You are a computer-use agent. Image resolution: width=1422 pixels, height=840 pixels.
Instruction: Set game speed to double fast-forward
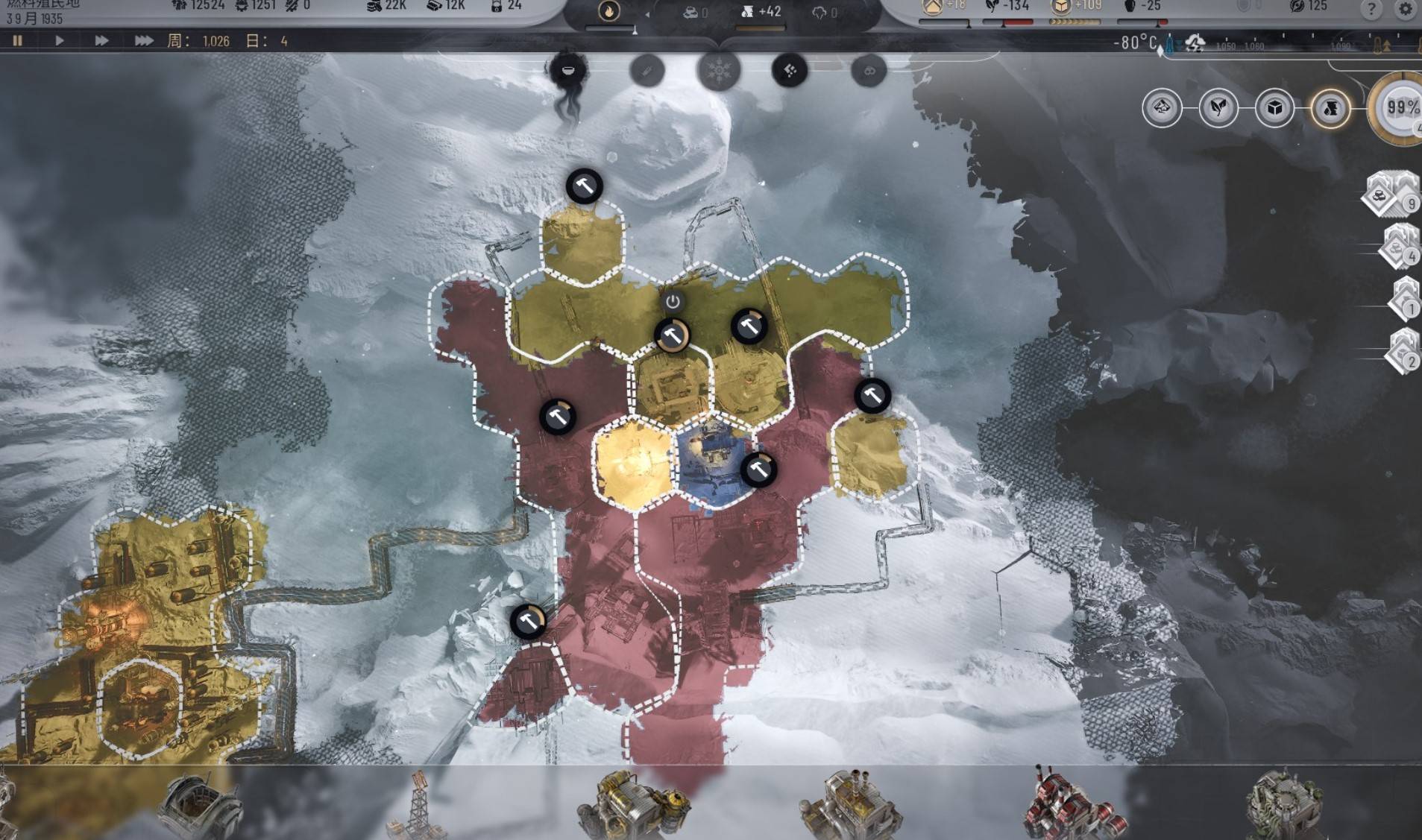[101, 40]
